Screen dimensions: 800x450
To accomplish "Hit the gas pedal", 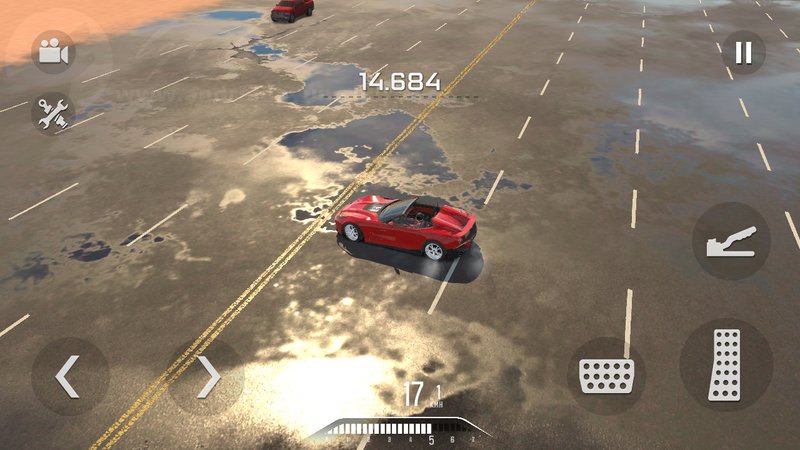I will [725, 364].
